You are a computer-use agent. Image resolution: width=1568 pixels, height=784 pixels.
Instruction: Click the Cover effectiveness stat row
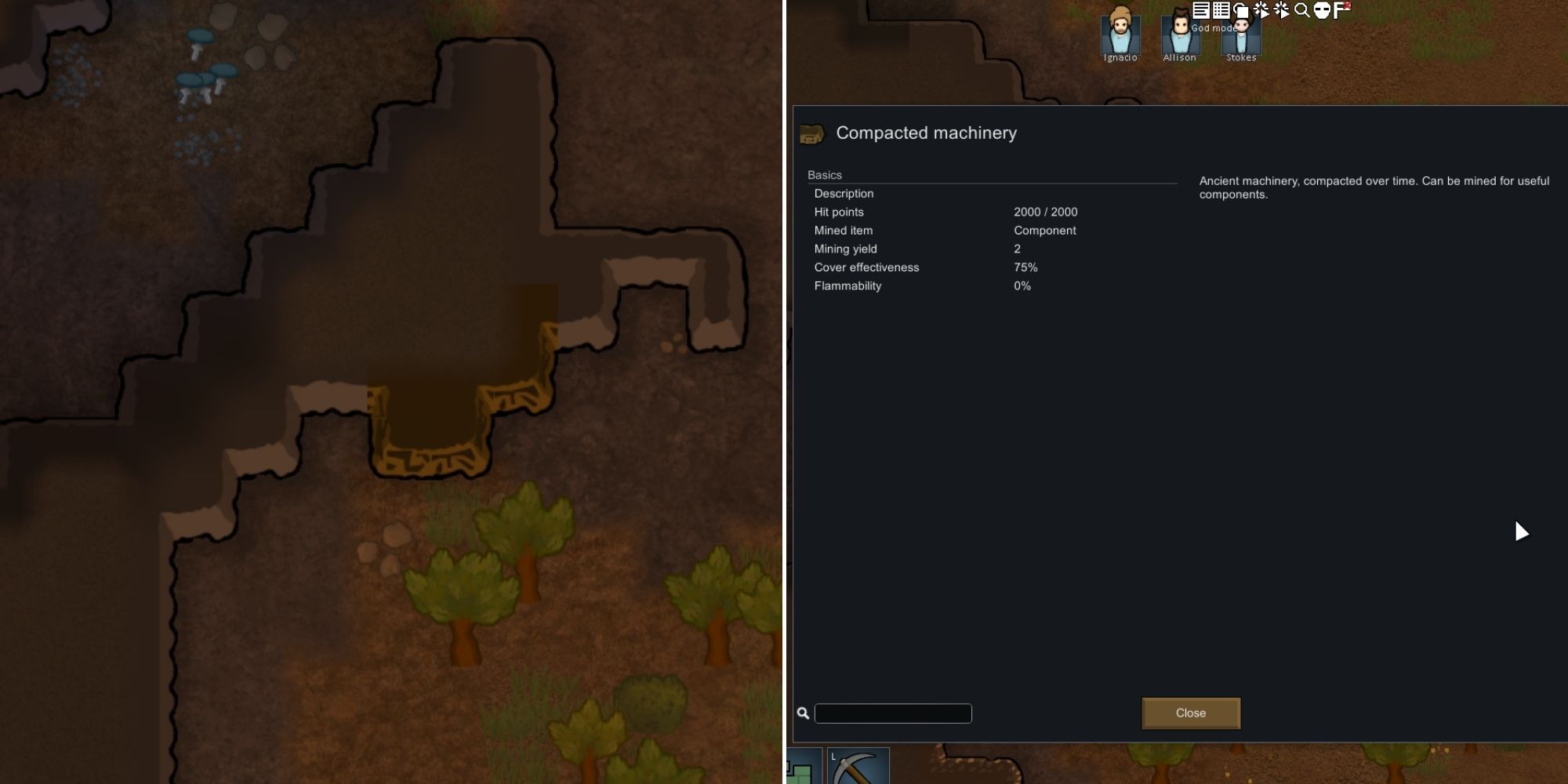(866, 267)
